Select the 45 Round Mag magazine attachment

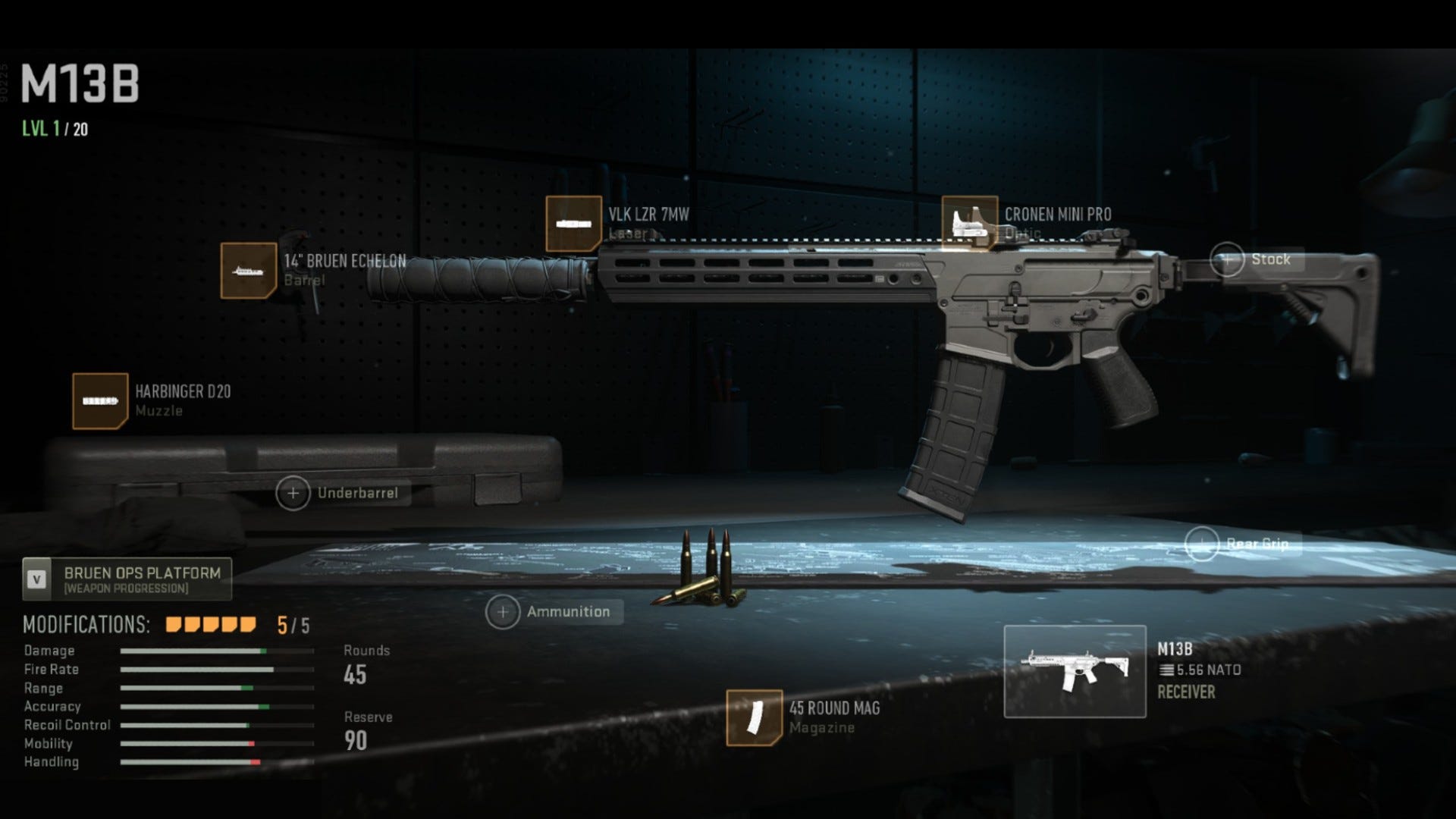[x=754, y=715]
